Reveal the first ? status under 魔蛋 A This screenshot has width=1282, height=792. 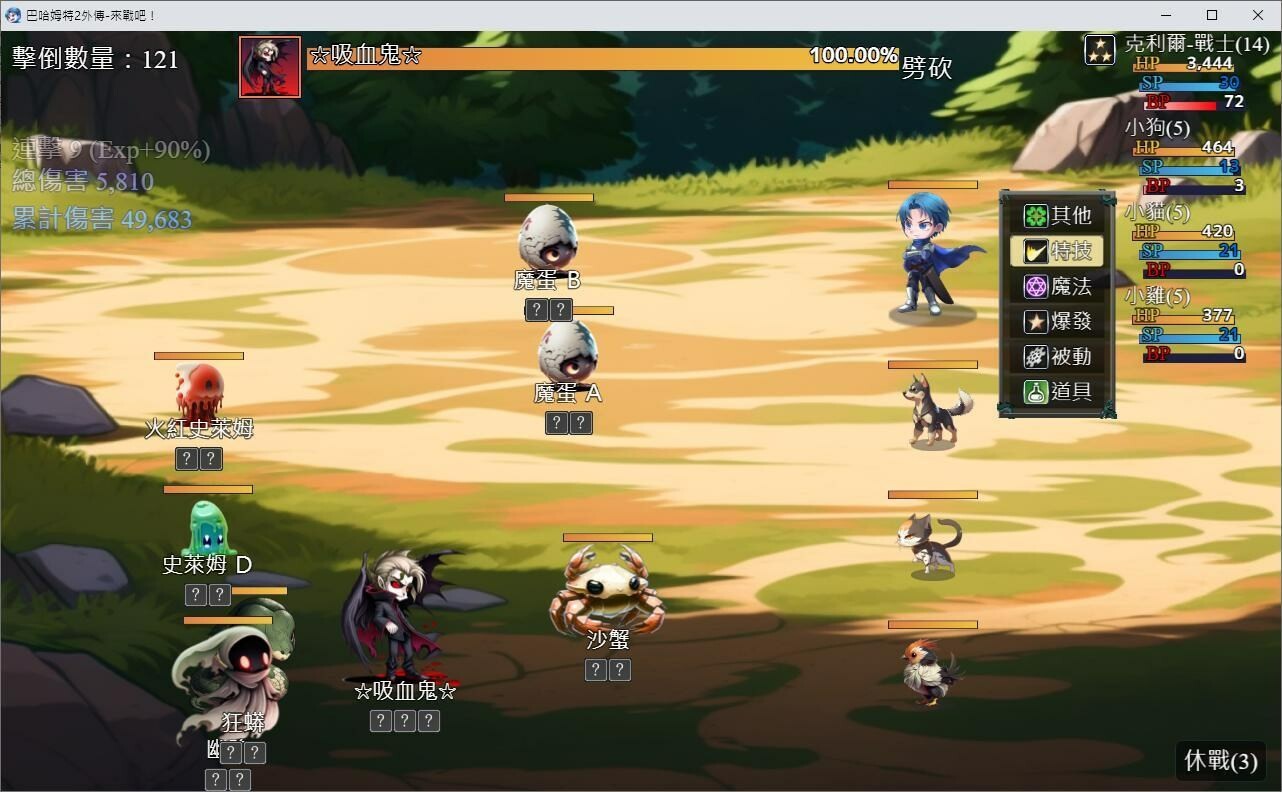557,423
